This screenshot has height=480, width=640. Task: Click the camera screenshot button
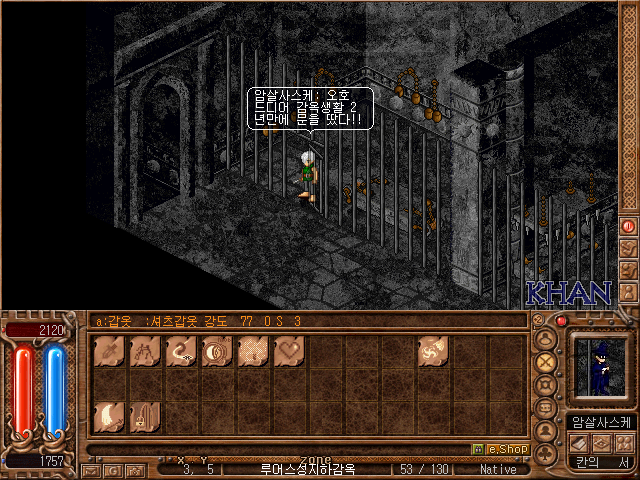tap(134, 469)
